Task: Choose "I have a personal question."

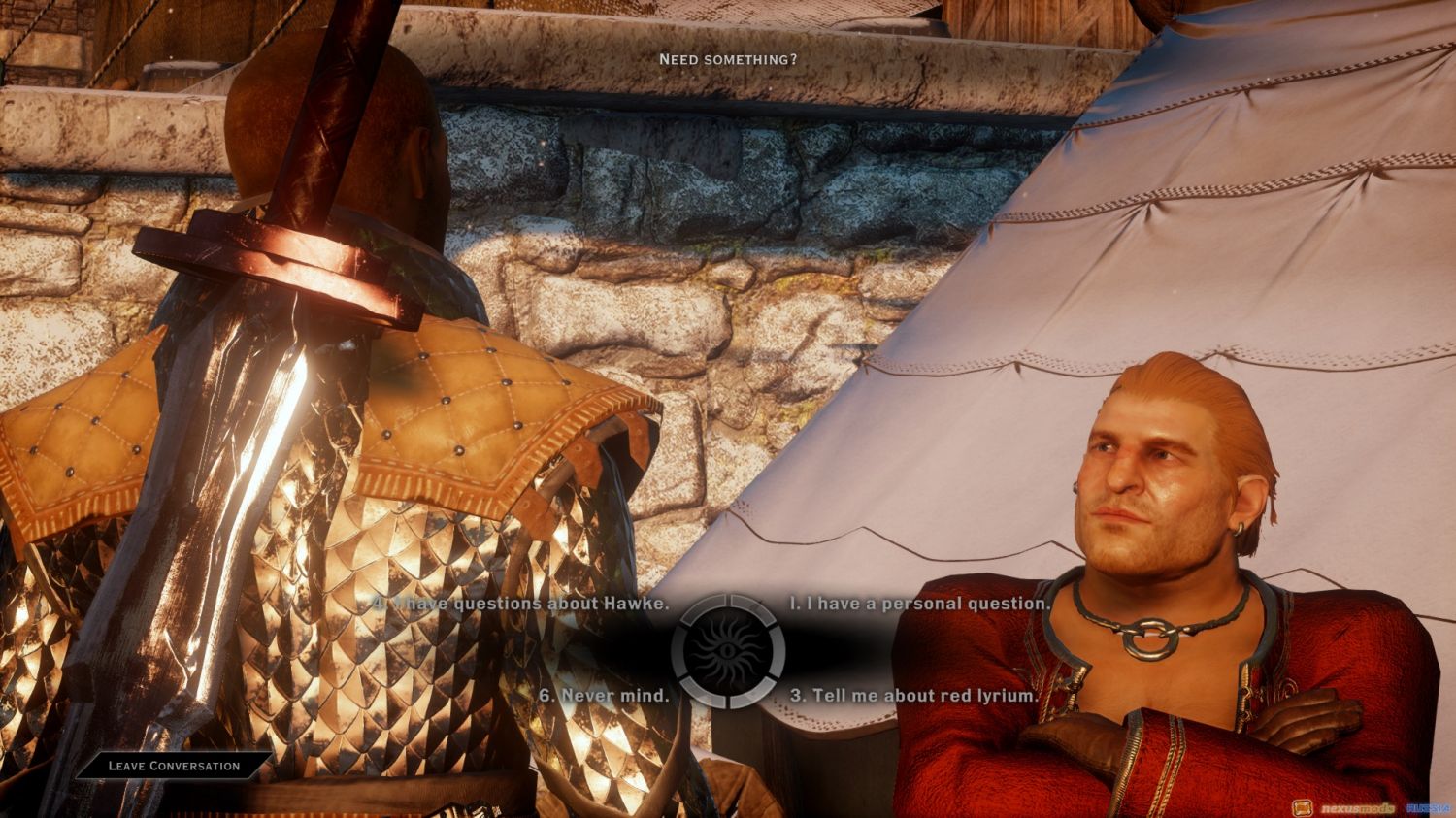Action: [919, 604]
